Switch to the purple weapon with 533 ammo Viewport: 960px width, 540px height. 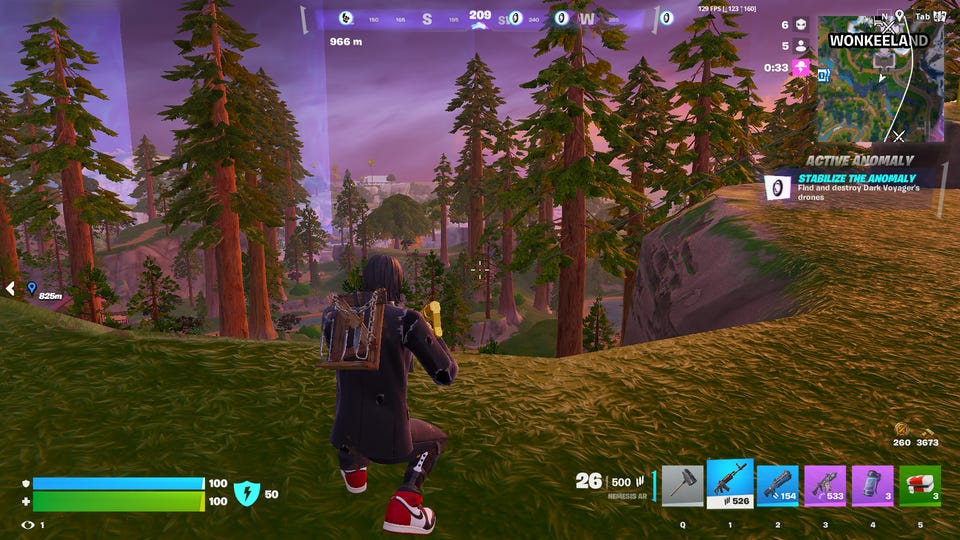point(825,485)
